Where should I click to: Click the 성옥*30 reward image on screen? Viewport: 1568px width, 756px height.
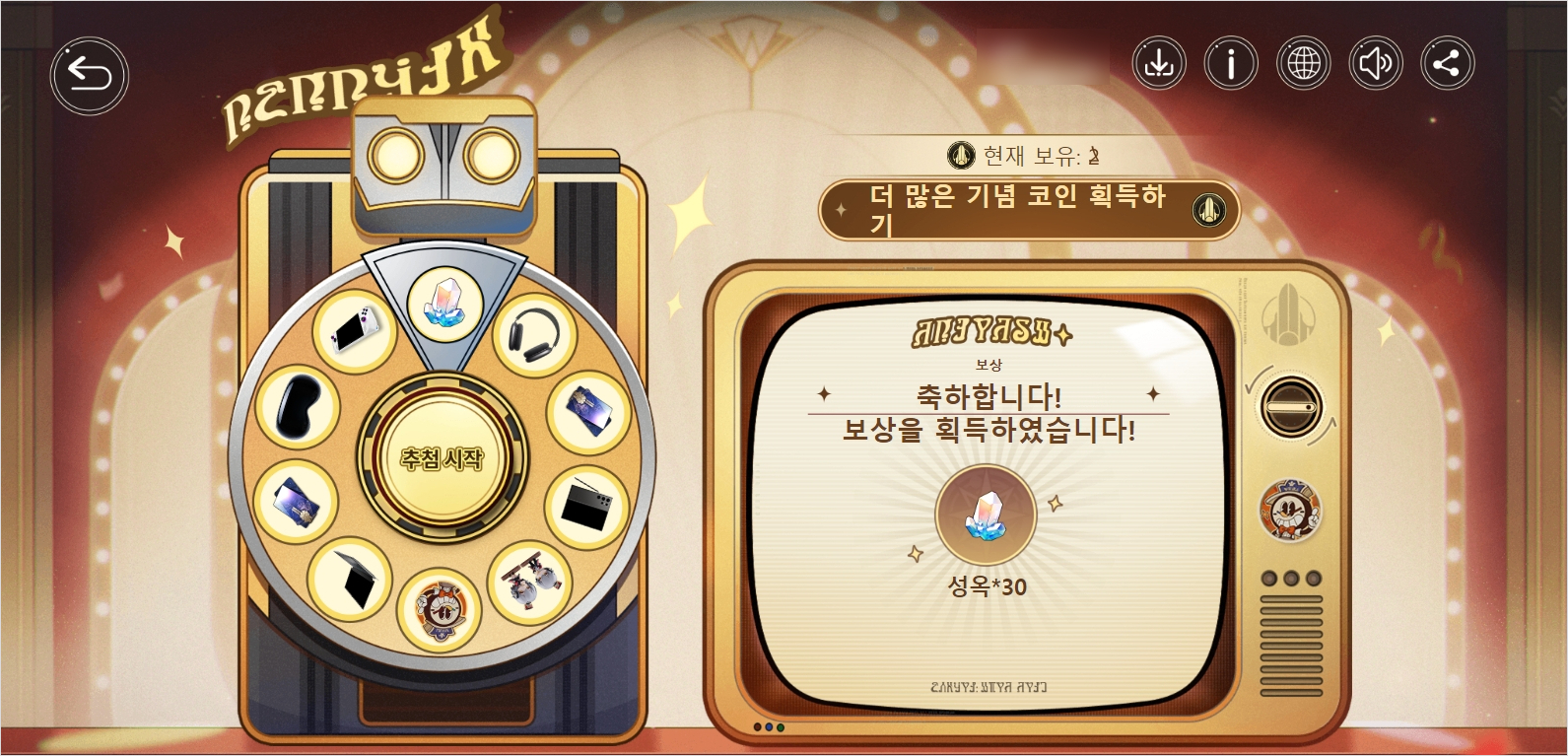(x=985, y=516)
